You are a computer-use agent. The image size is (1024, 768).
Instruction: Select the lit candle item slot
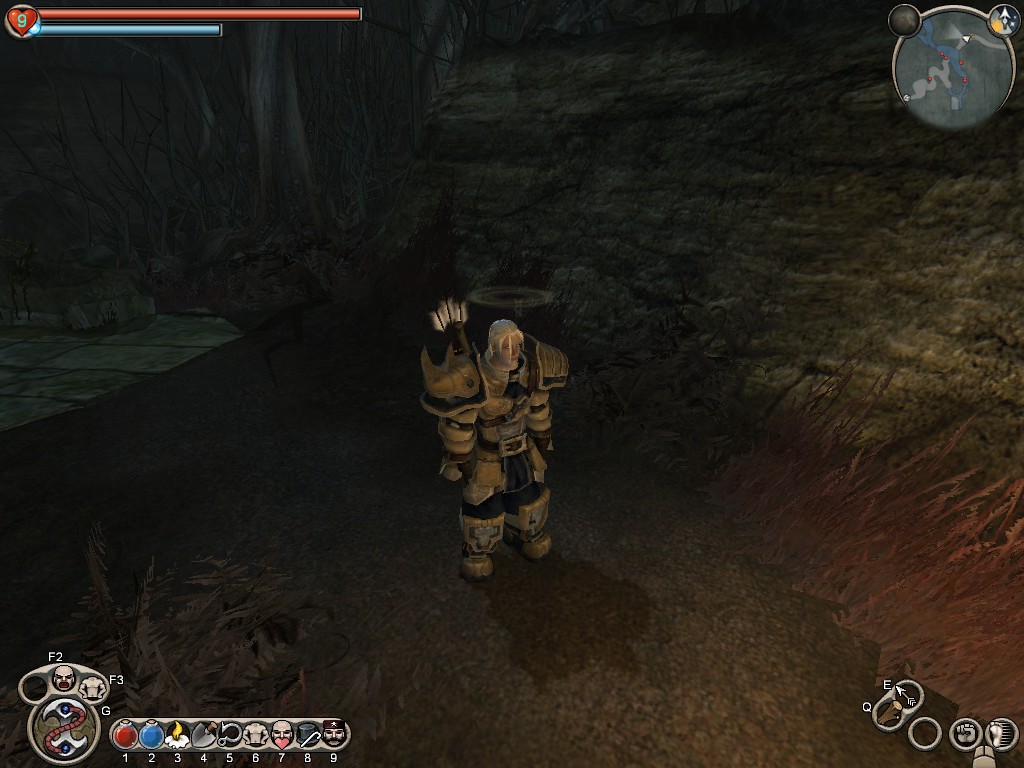tap(177, 736)
